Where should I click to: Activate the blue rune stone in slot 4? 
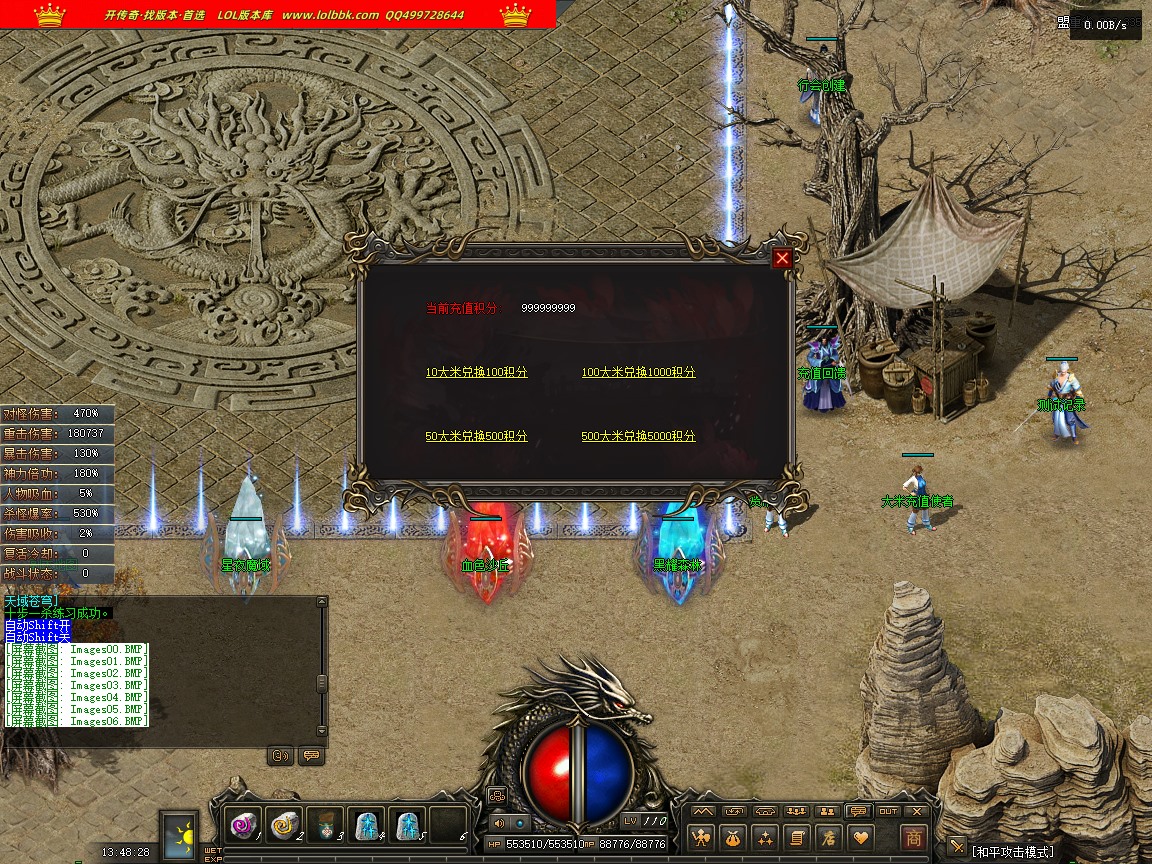point(367,825)
